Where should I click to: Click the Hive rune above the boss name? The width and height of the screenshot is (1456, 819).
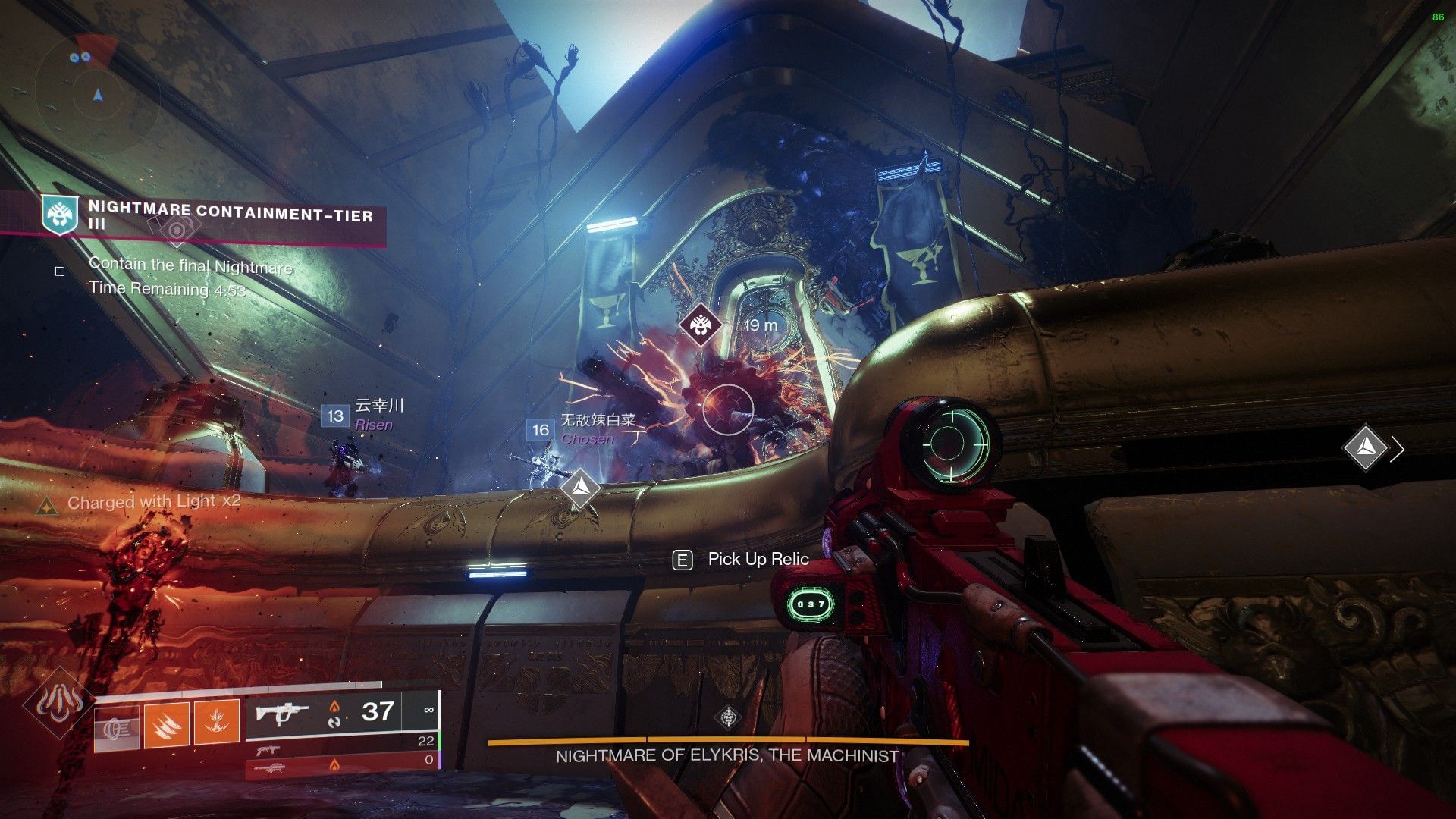[x=728, y=717]
